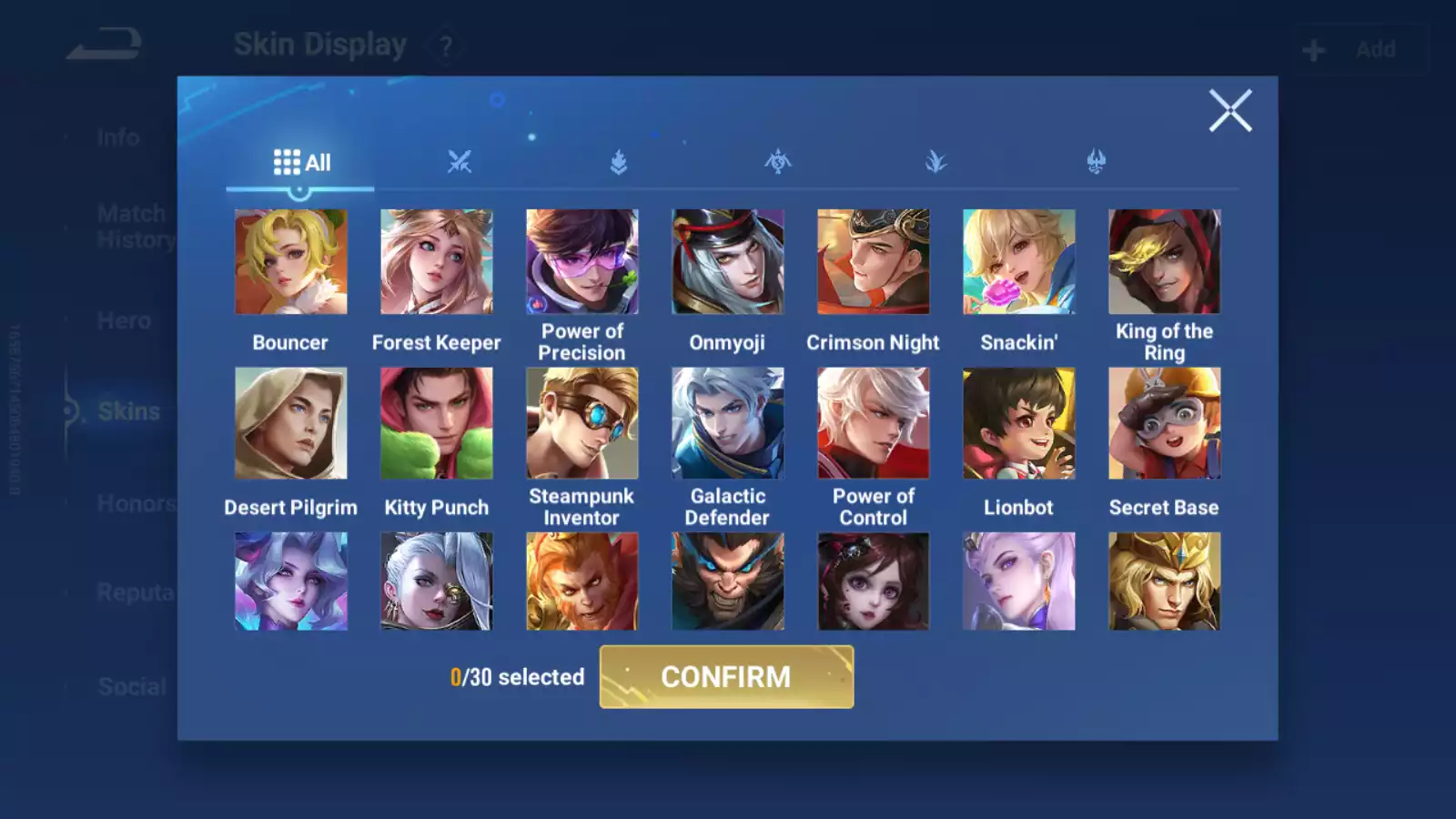This screenshot has height=819, width=1456.
Task: Open the trident emblem role filter icon
Action: 1097,161
